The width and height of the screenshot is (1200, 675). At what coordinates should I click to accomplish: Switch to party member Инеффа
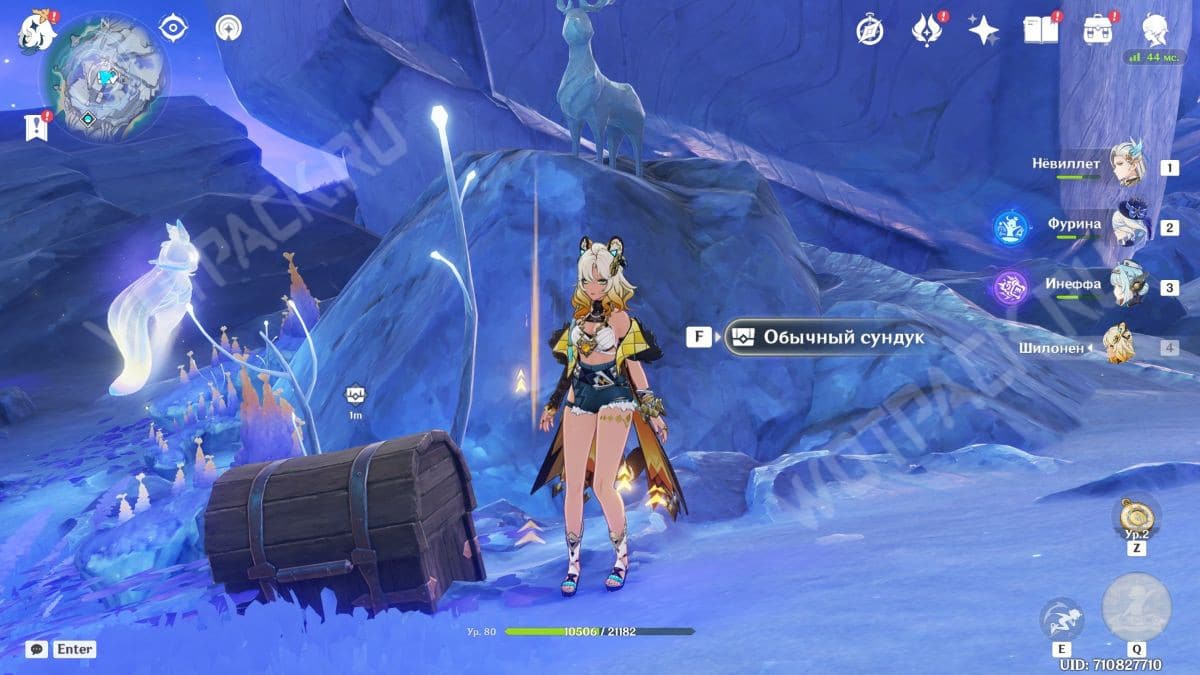click(1133, 286)
